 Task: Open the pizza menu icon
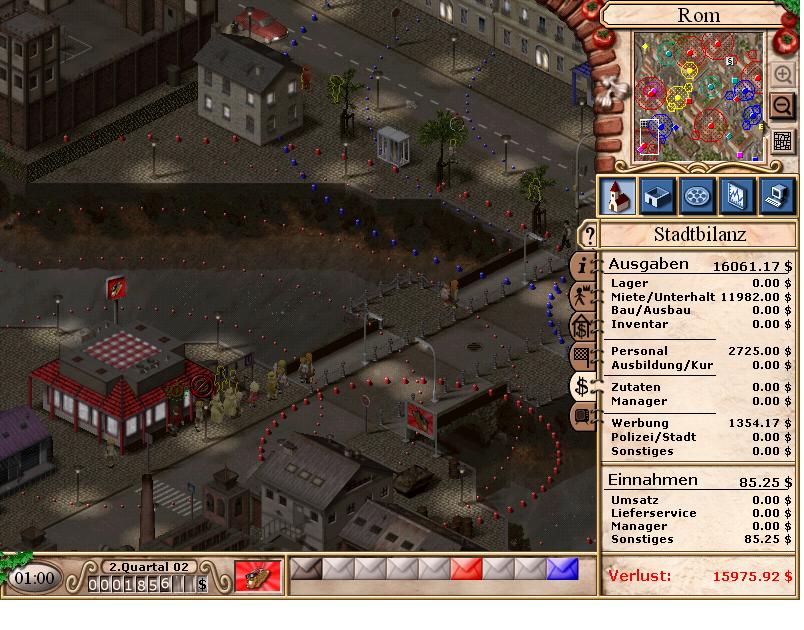point(696,195)
